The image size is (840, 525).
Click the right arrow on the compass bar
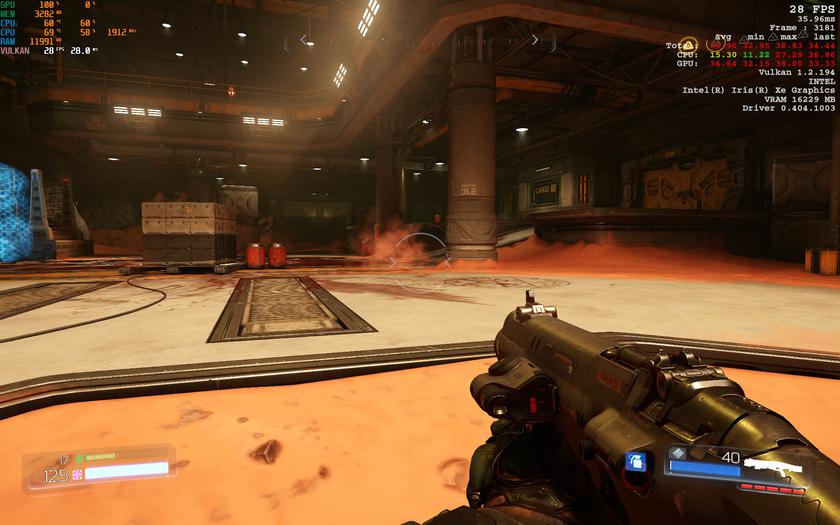pyautogui.click(x=536, y=40)
